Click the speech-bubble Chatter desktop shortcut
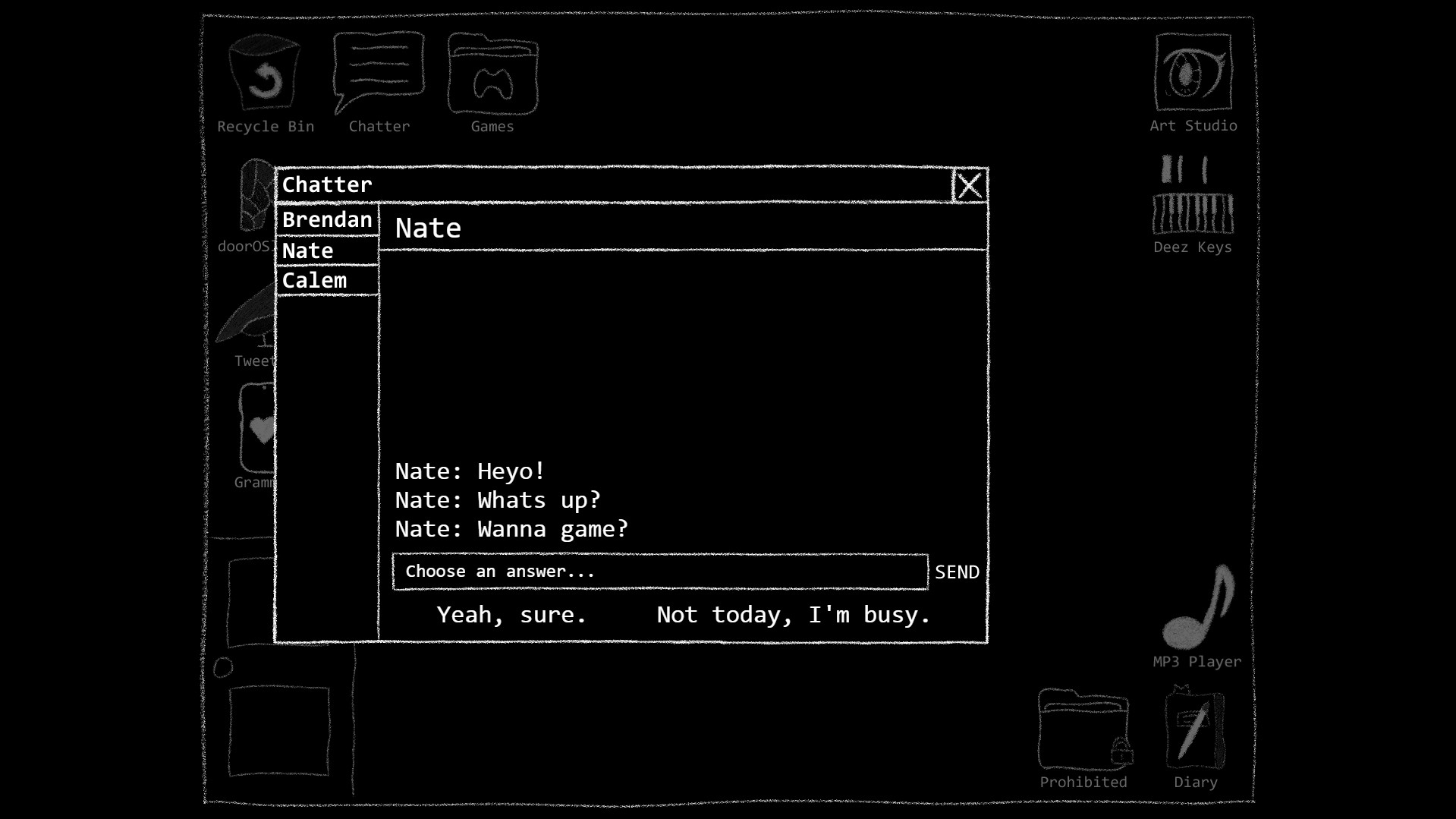 pyautogui.click(x=378, y=72)
